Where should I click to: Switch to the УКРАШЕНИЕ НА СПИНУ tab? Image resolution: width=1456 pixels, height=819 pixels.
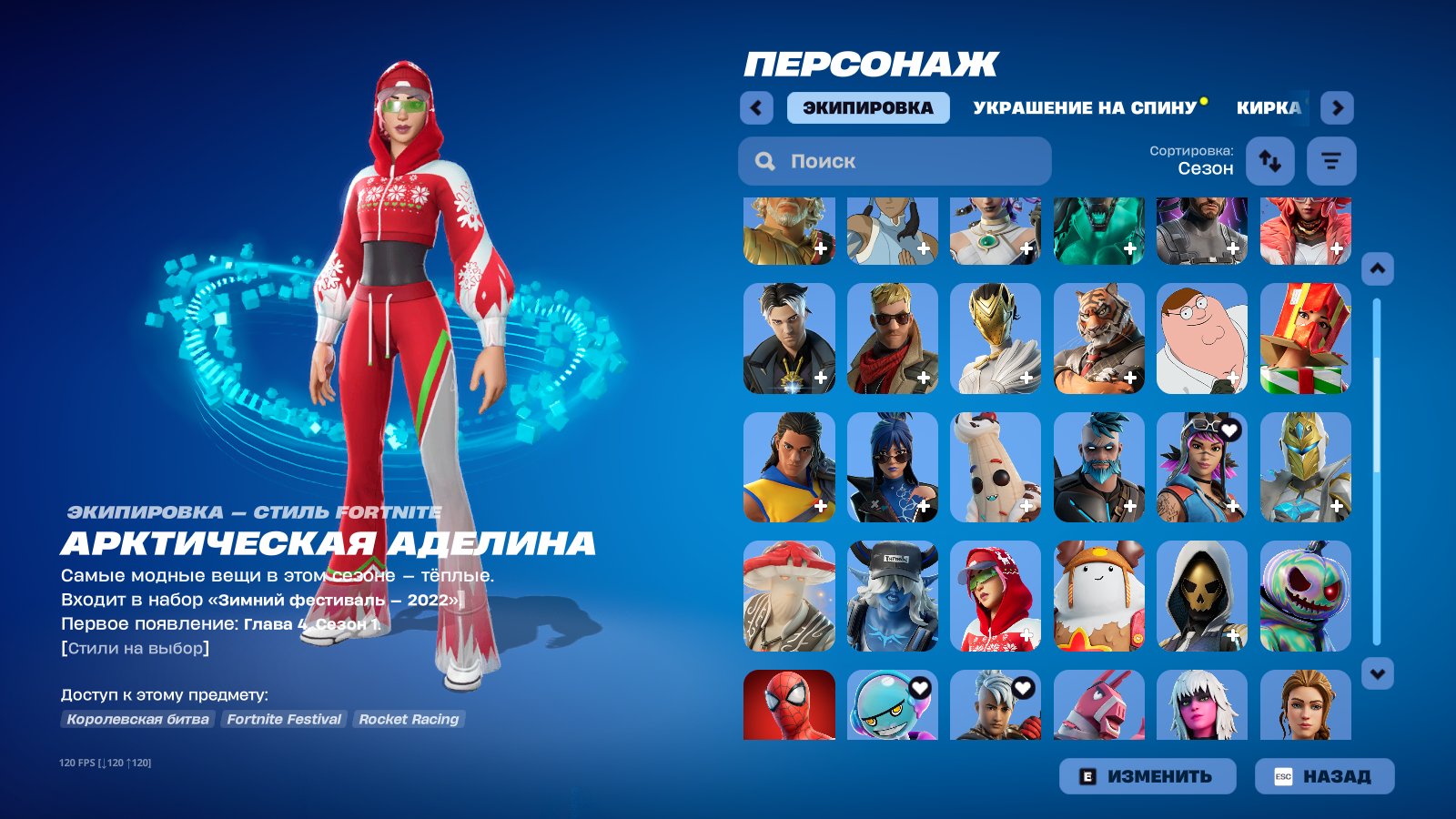pos(1083,107)
